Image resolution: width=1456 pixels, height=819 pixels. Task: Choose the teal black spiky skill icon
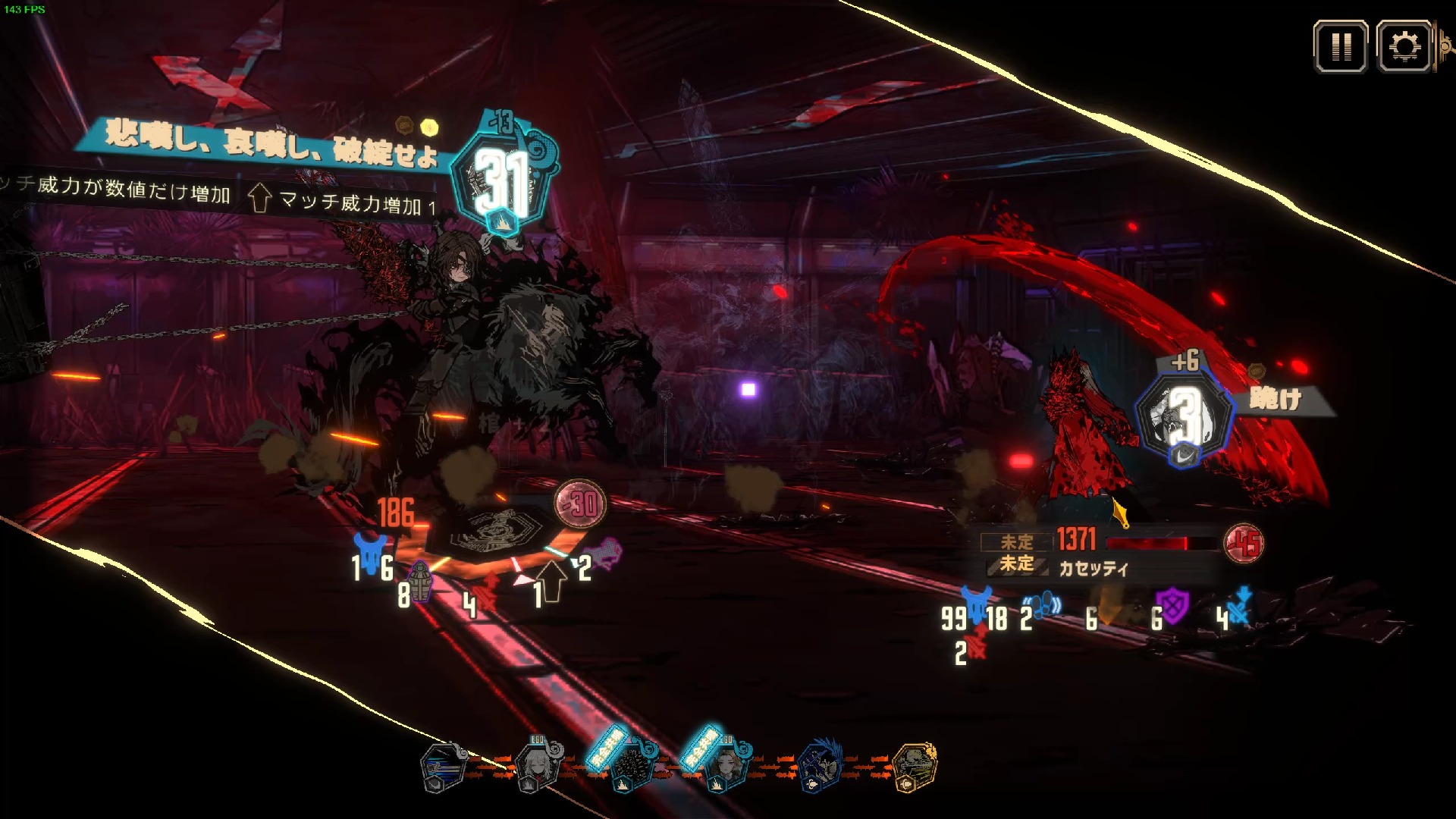631,767
